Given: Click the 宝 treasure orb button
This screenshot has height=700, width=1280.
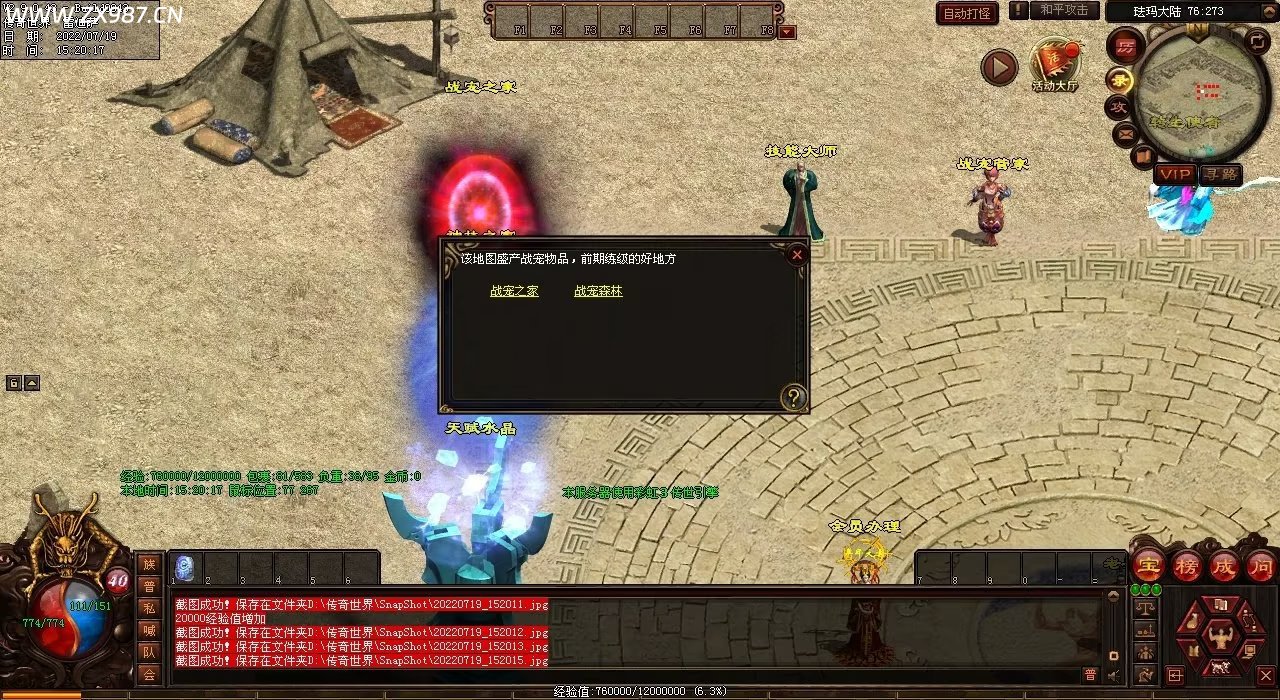Looking at the screenshot, I should coord(1148,566).
